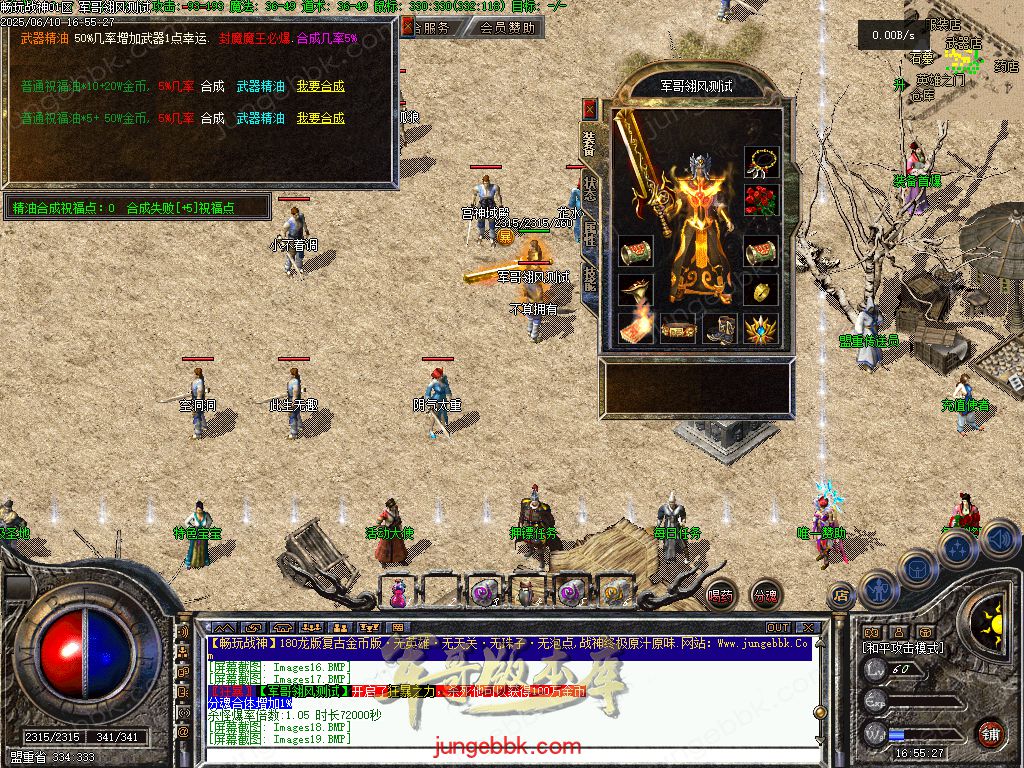Close the weapon oil synthesis dialog

coord(407,28)
